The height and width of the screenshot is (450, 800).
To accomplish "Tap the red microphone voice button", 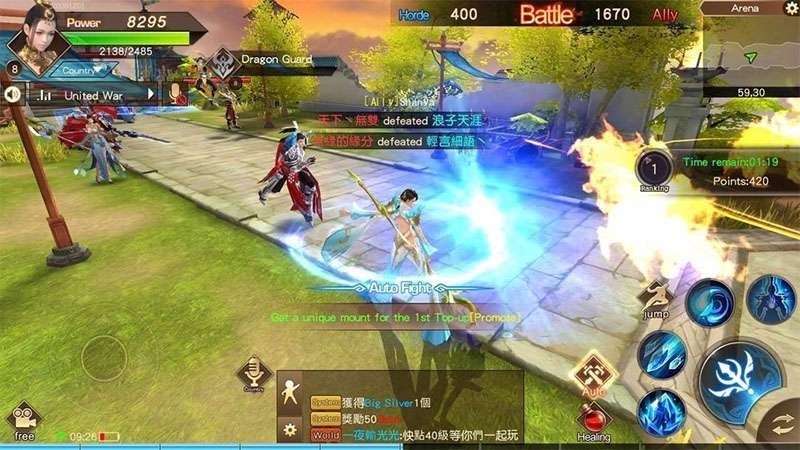I will 177,94.
